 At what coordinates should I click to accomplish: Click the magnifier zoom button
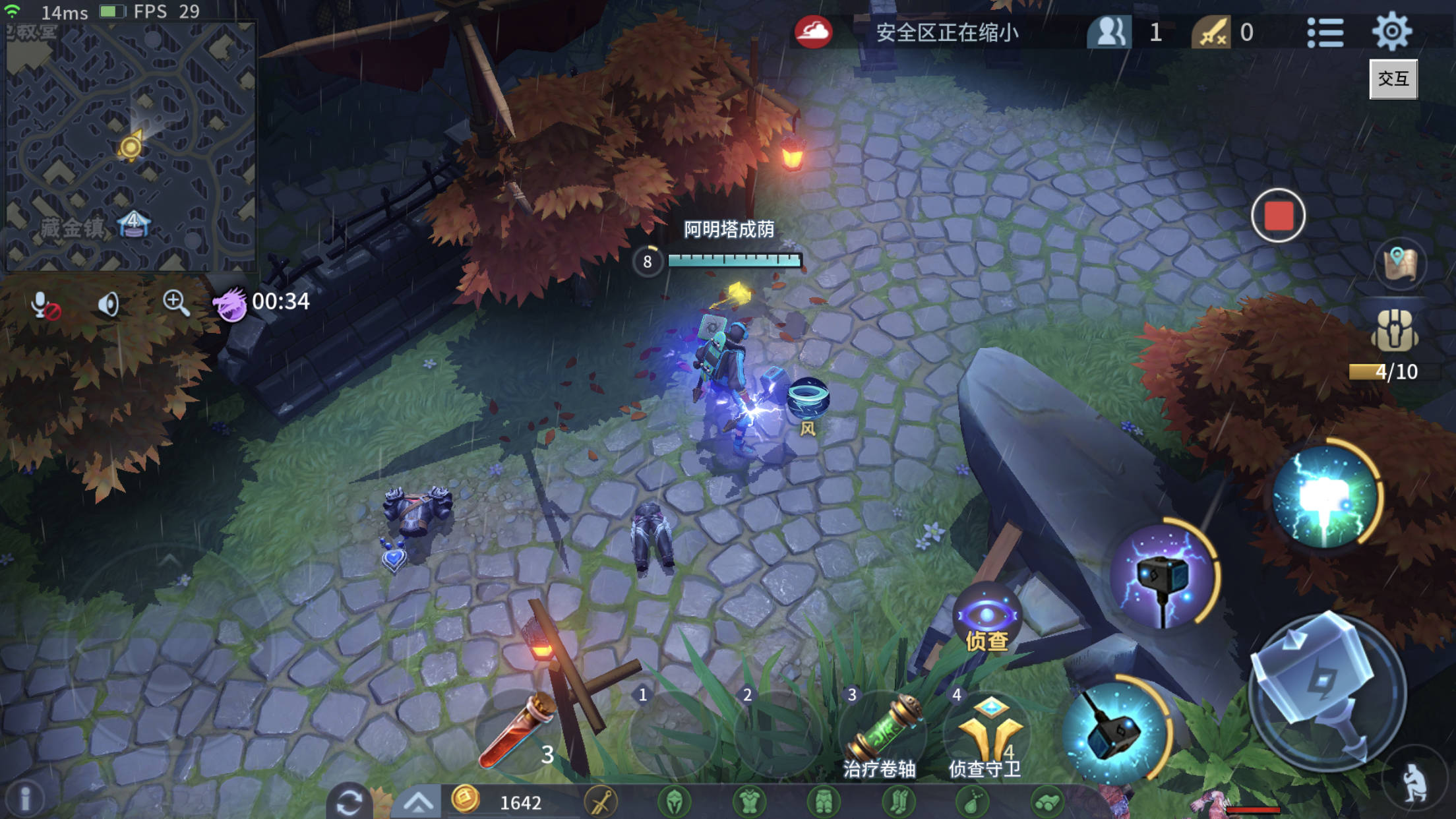point(176,303)
